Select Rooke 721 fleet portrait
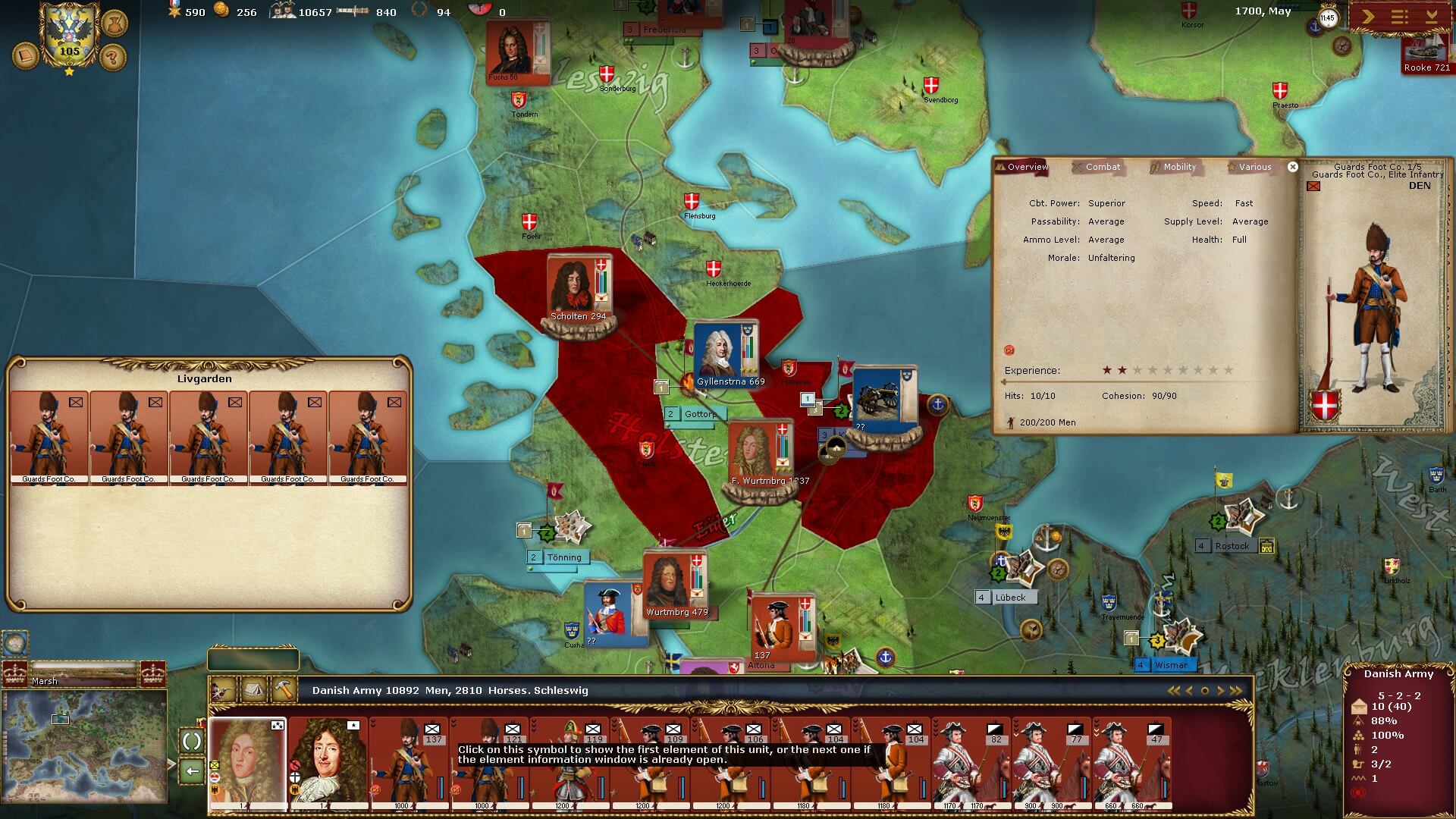This screenshot has height=819, width=1456. (1426, 53)
